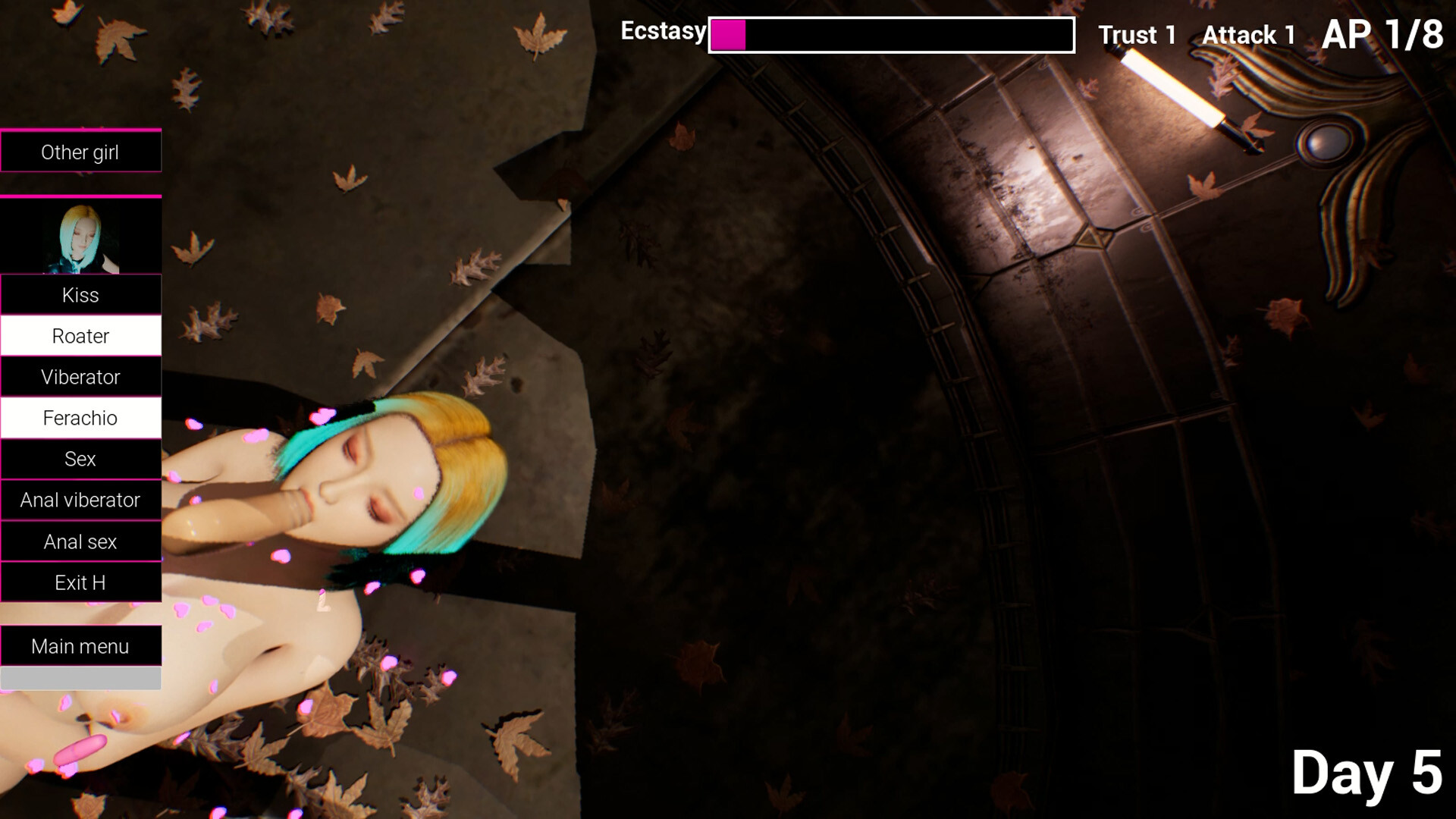This screenshot has width=1456, height=819.
Task: Use the Viberator option
Action: tap(80, 377)
